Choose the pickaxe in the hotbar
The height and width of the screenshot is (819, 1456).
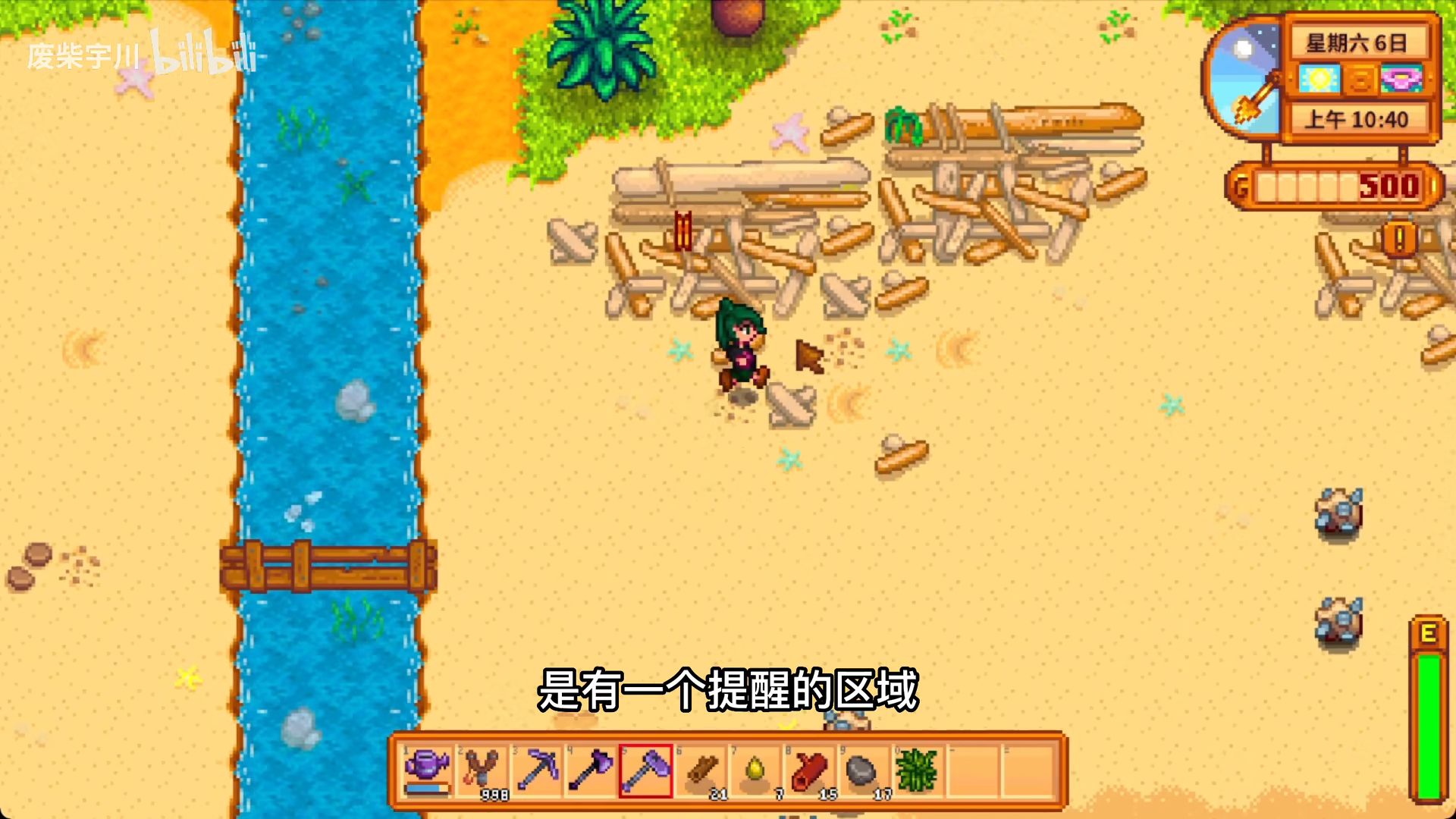537,770
